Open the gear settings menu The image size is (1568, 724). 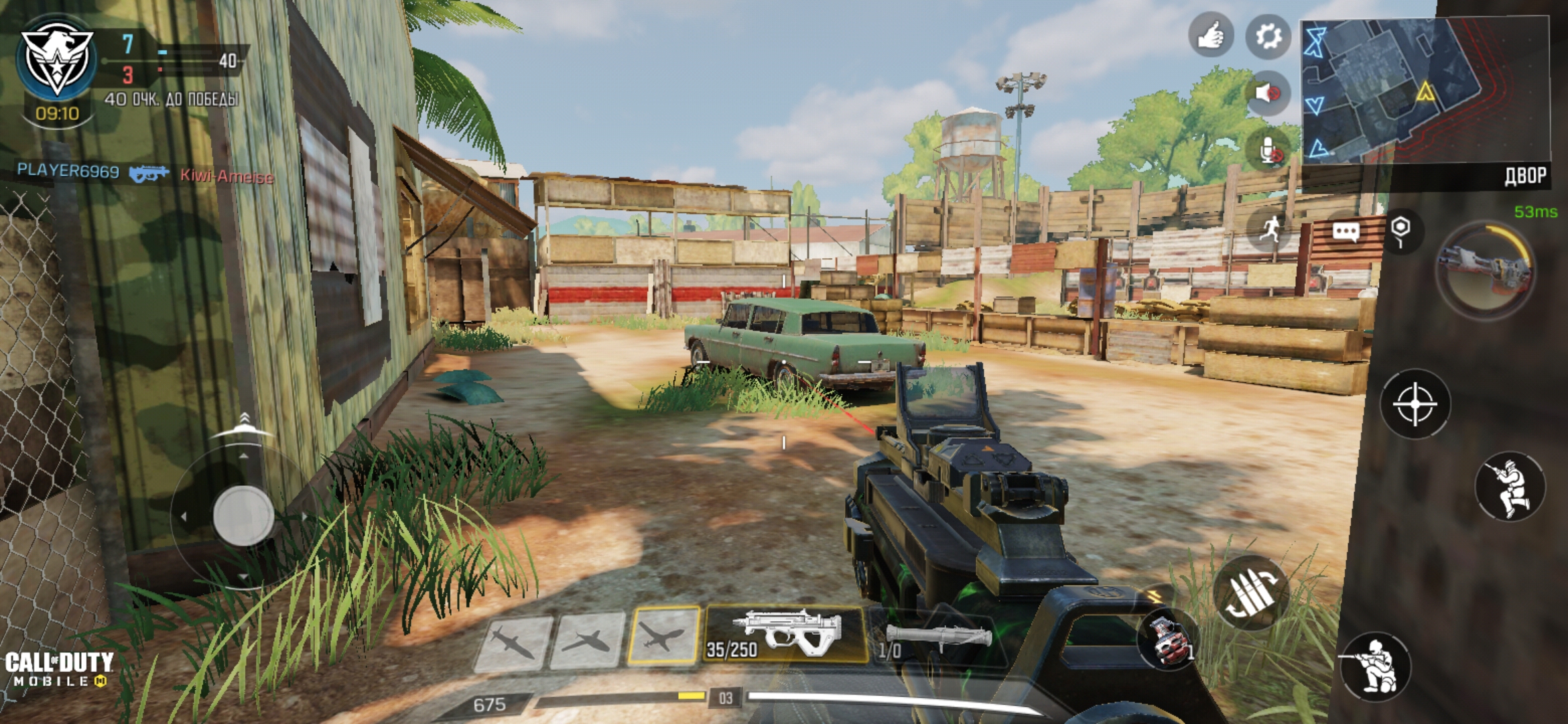(x=1268, y=35)
